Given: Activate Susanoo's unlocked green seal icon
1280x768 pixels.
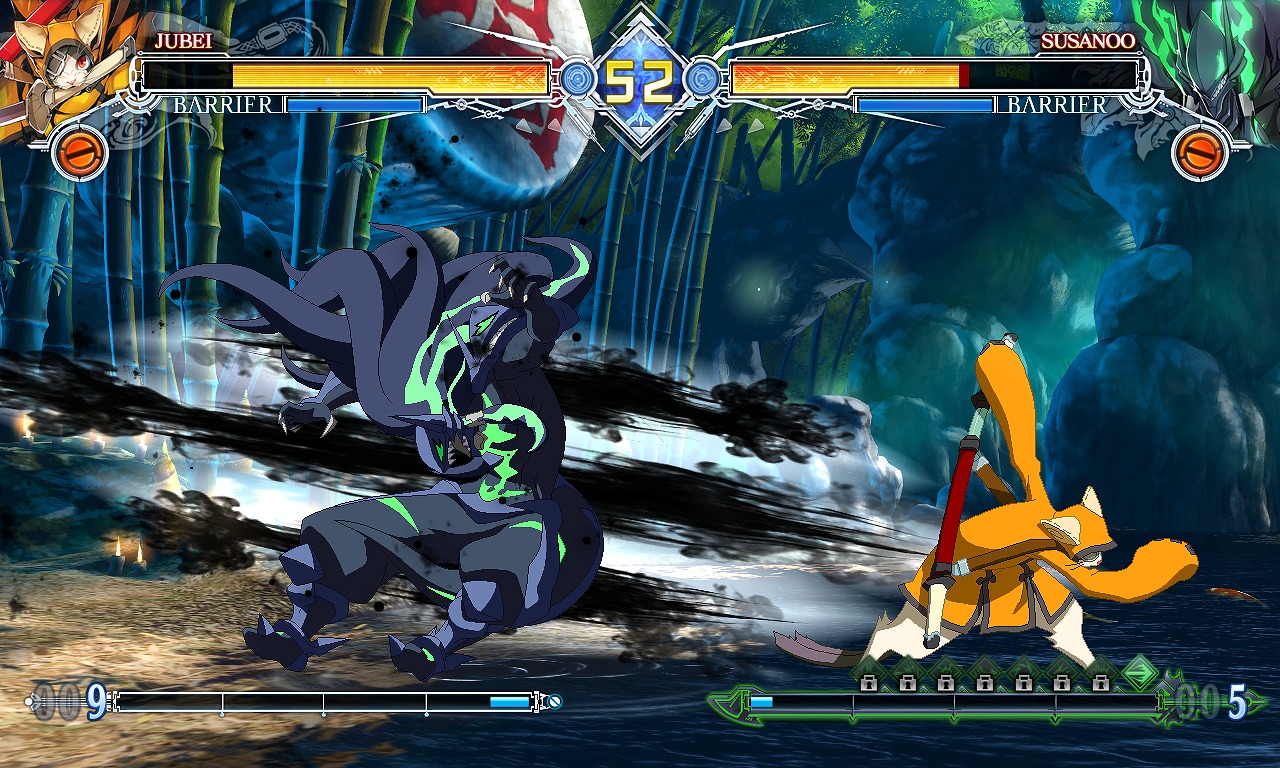Looking at the screenshot, I should pos(1138,672).
